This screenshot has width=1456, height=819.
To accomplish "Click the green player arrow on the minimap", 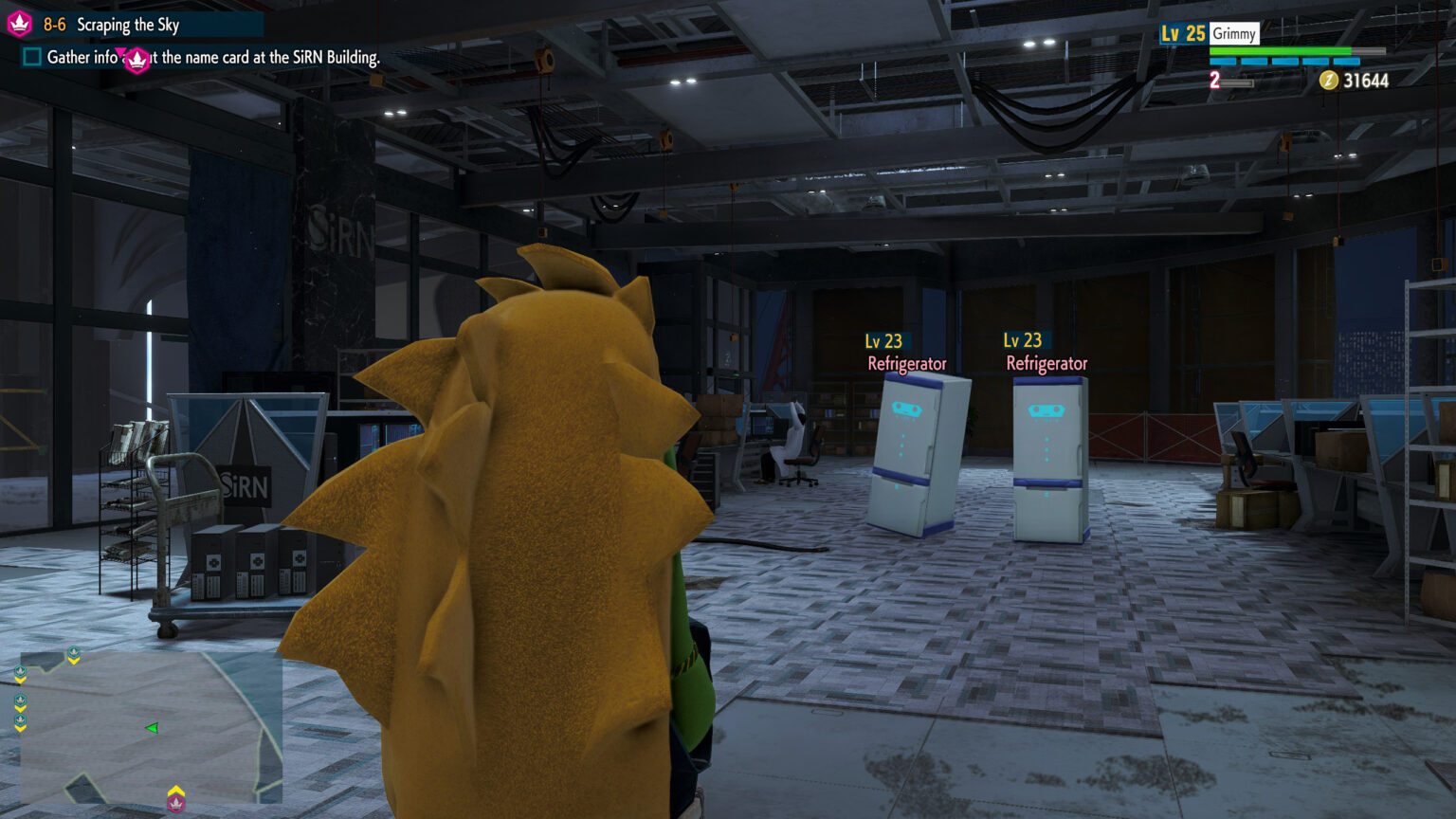I will pyautogui.click(x=152, y=728).
